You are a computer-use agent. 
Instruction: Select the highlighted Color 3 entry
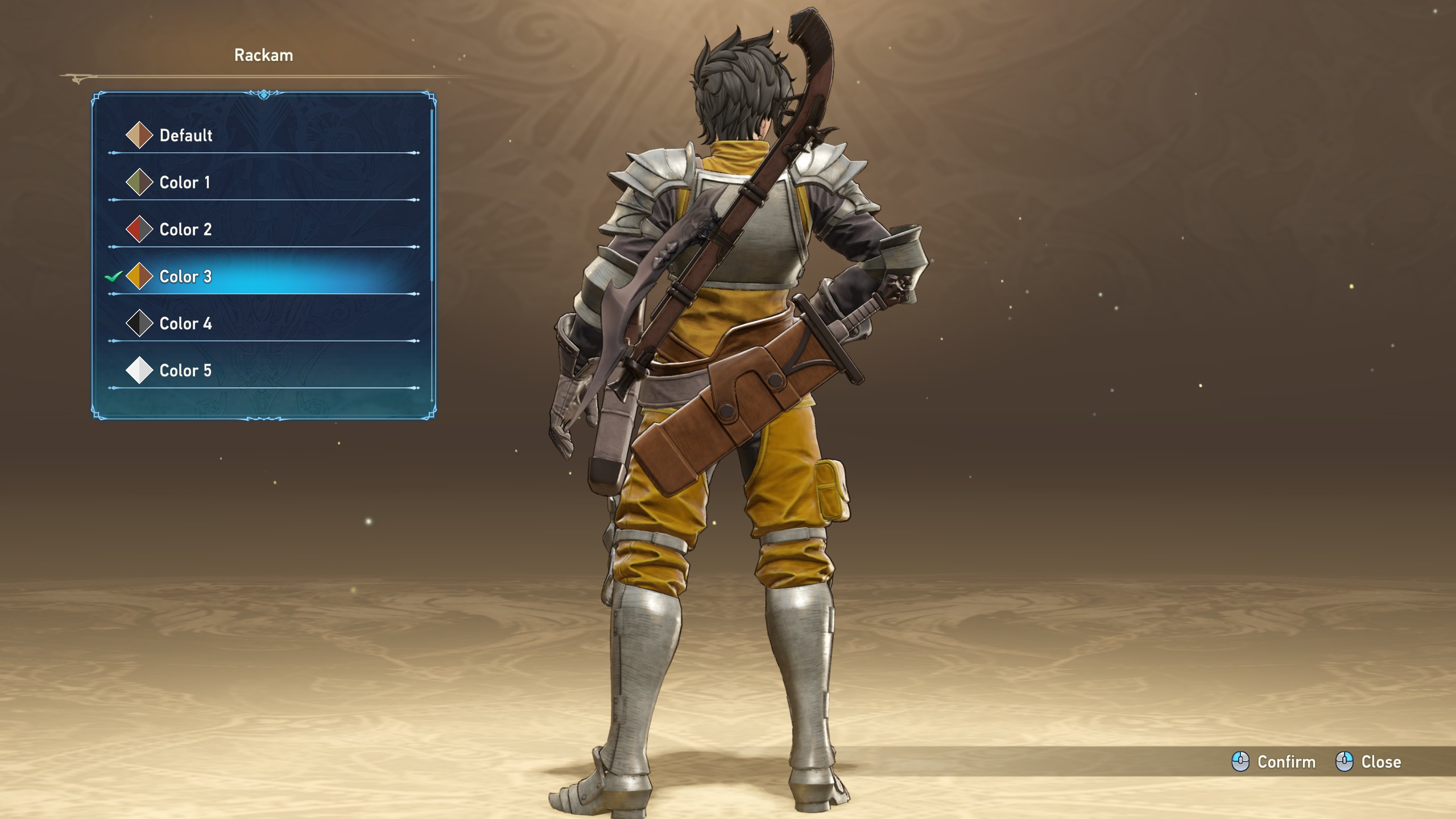pyautogui.click(x=185, y=277)
